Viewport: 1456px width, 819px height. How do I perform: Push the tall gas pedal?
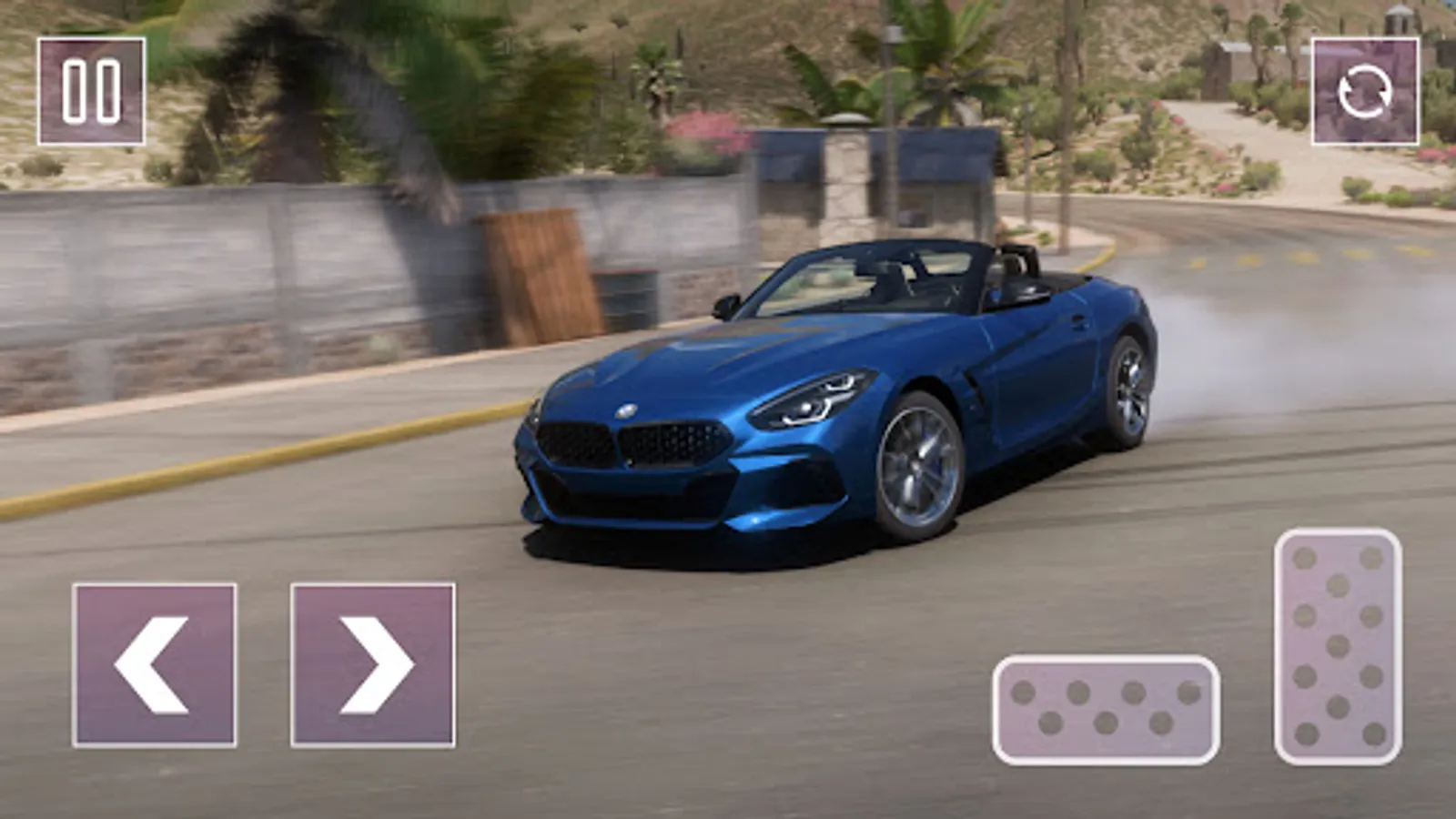point(1338,646)
